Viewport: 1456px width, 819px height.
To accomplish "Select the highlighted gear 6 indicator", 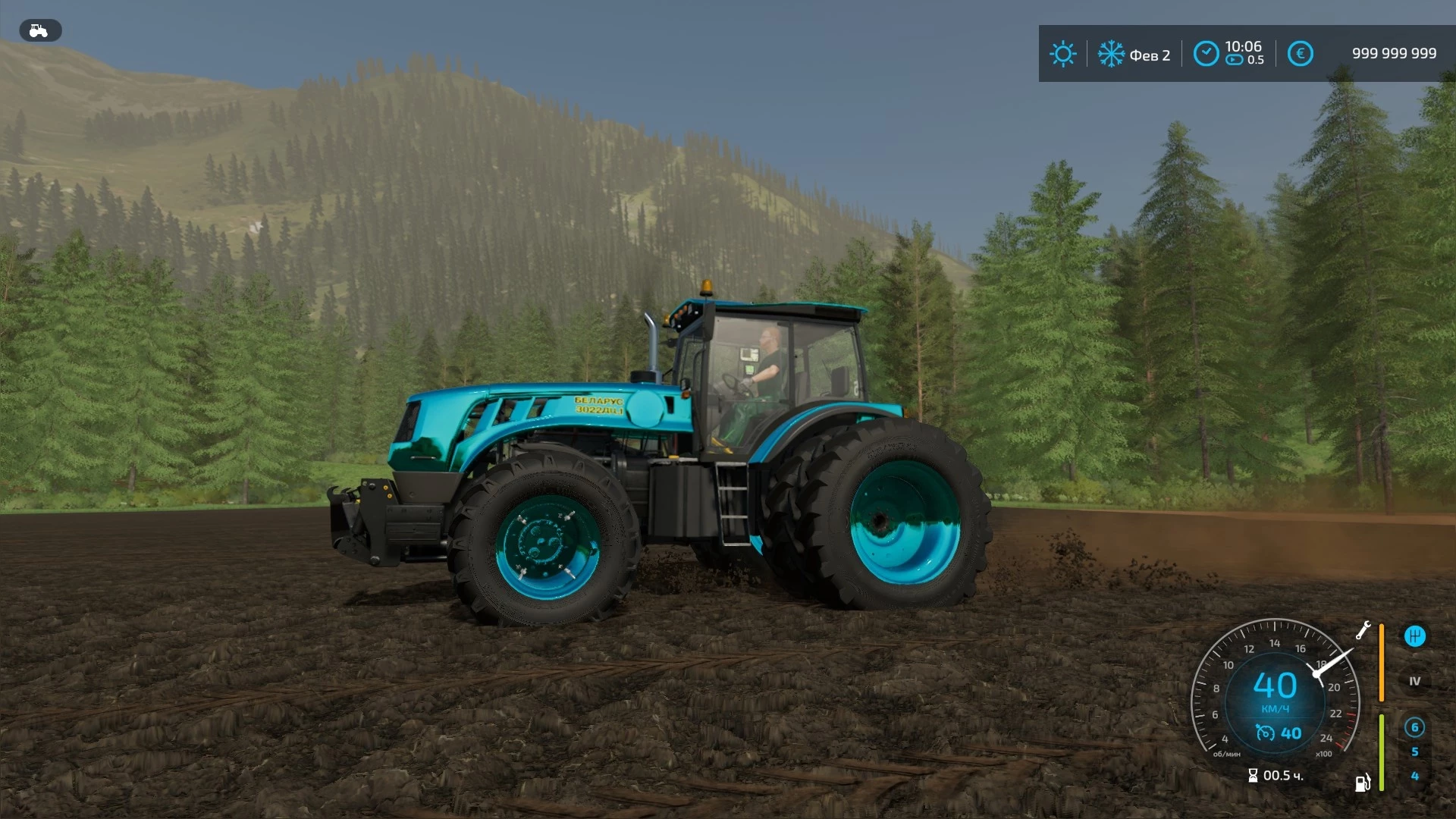I will [1415, 727].
